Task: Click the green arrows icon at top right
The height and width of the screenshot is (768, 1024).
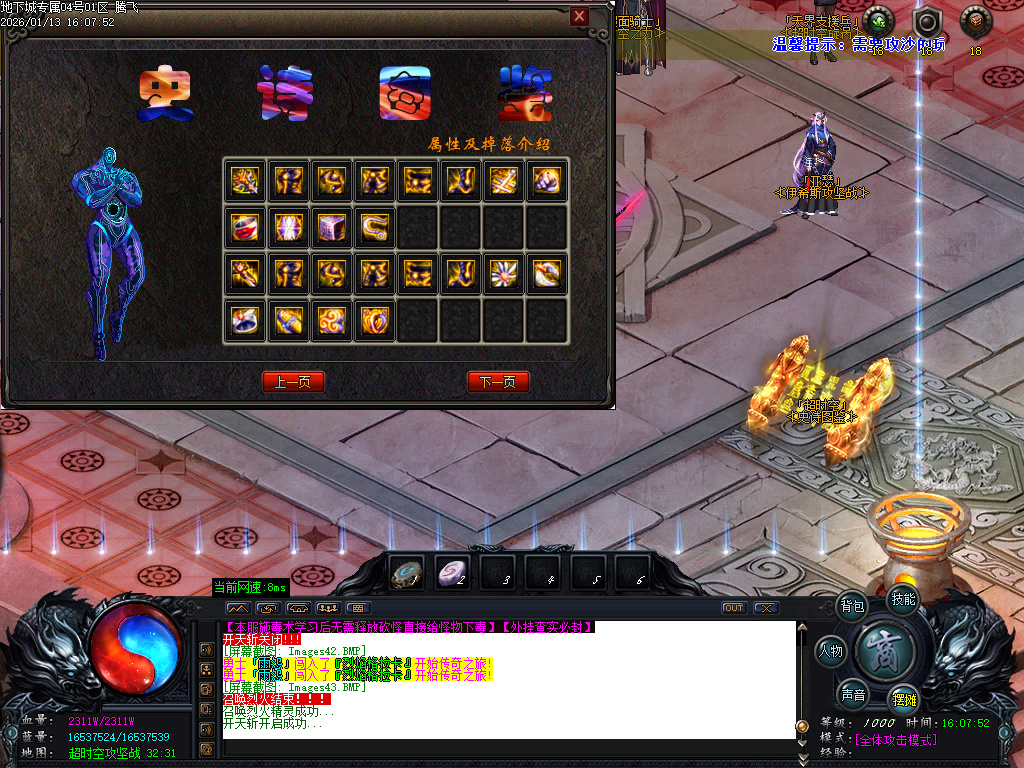Action: pos(878,20)
